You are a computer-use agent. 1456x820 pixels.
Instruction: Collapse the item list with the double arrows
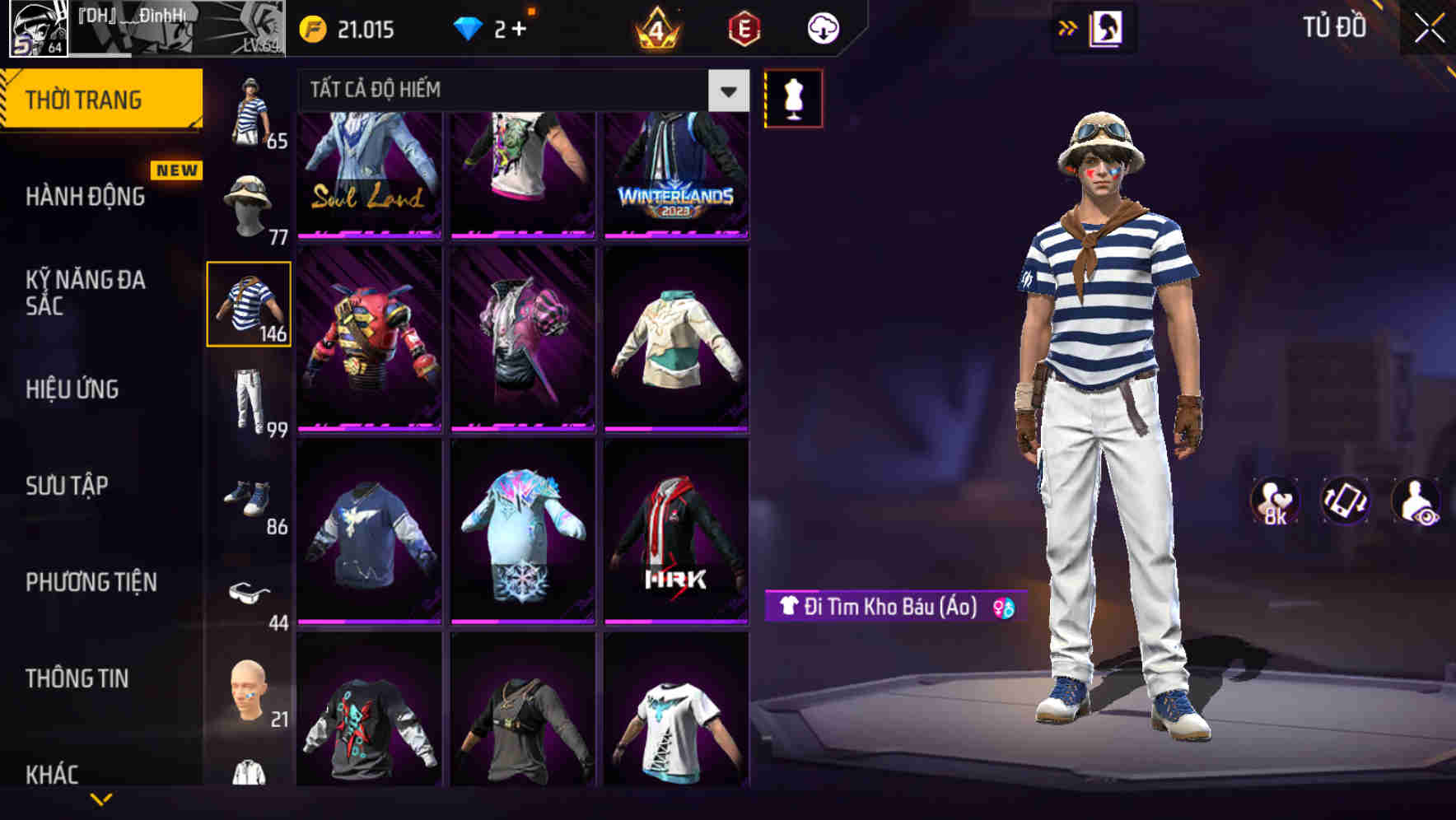coord(1067,27)
